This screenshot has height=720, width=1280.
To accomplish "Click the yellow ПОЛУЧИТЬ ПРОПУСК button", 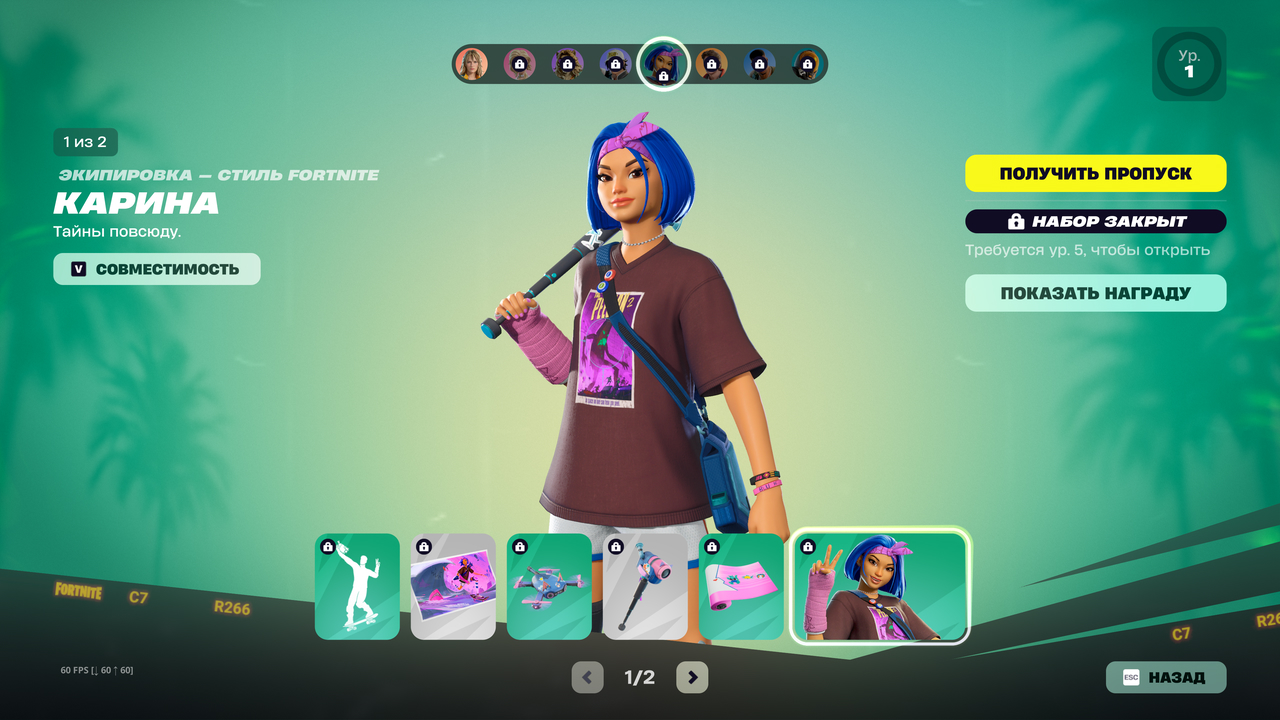I will (x=1095, y=173).
